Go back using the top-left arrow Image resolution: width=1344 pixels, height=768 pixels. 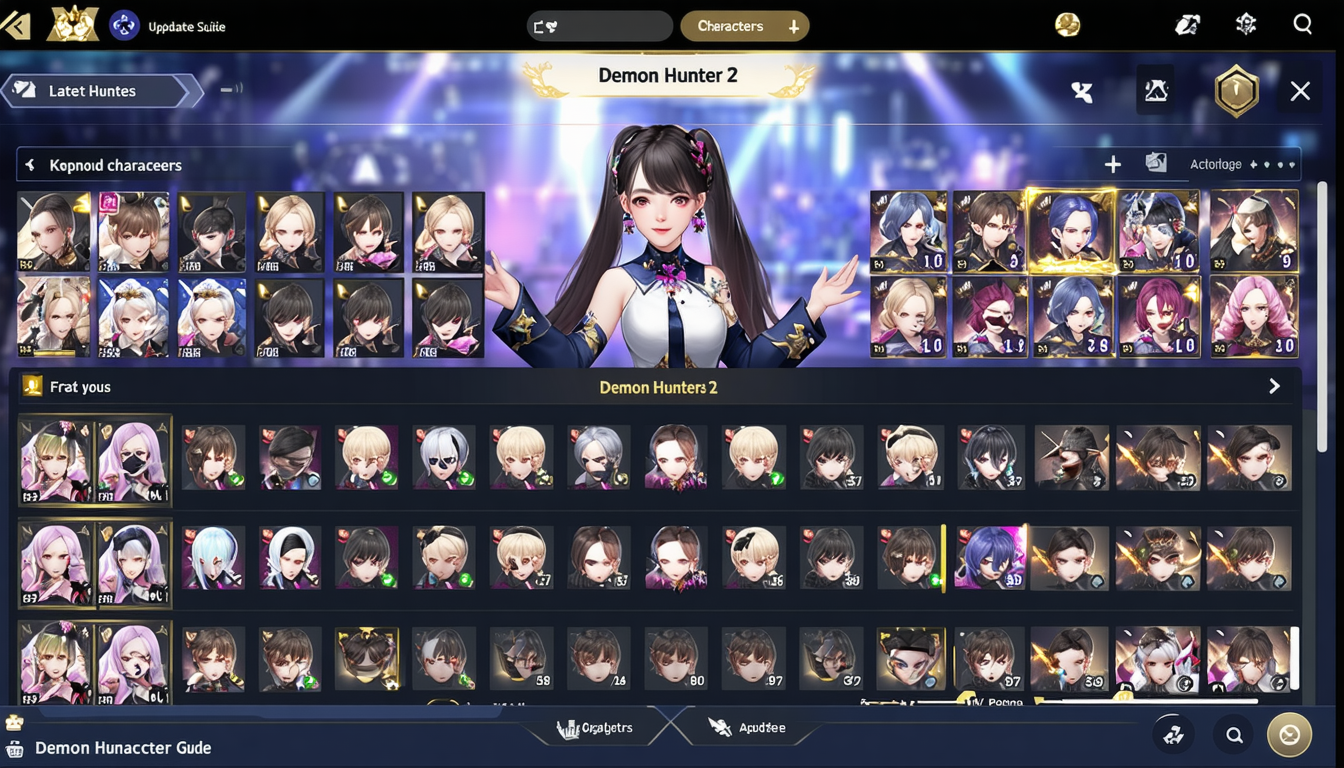click(x=16, y=26)
